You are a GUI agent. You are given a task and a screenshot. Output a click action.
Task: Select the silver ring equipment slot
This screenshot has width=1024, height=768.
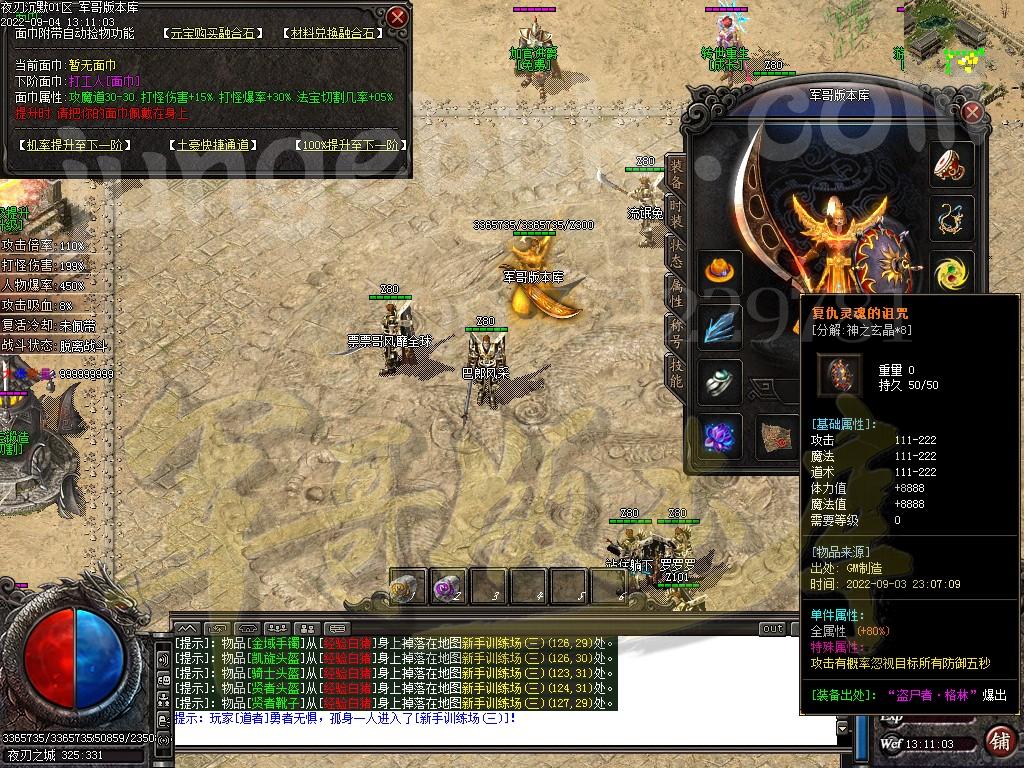pyautogui.click(x=720, y=381)
